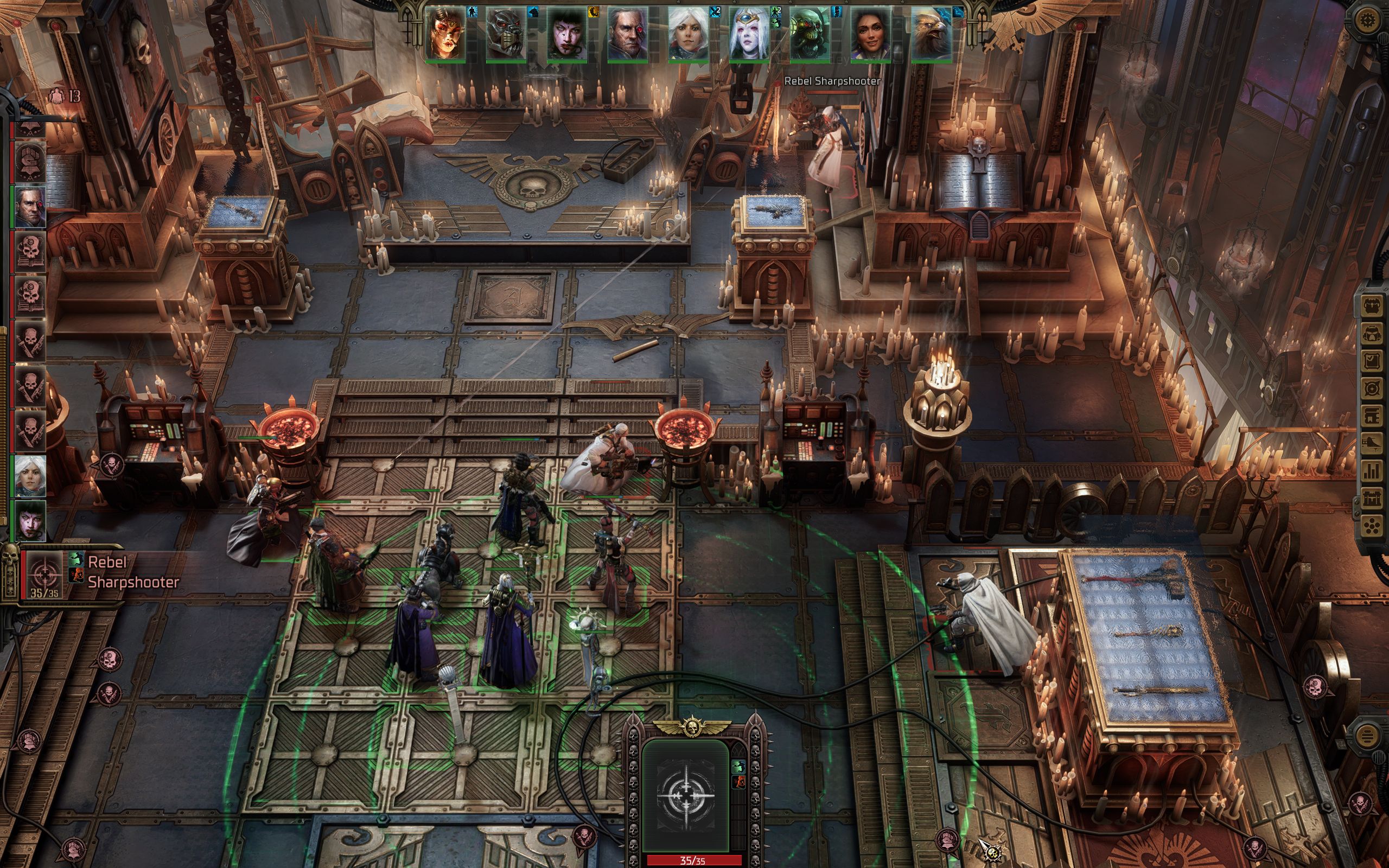Open the character screen helmet icon
1389x868 pixels.
[1372, 334]
